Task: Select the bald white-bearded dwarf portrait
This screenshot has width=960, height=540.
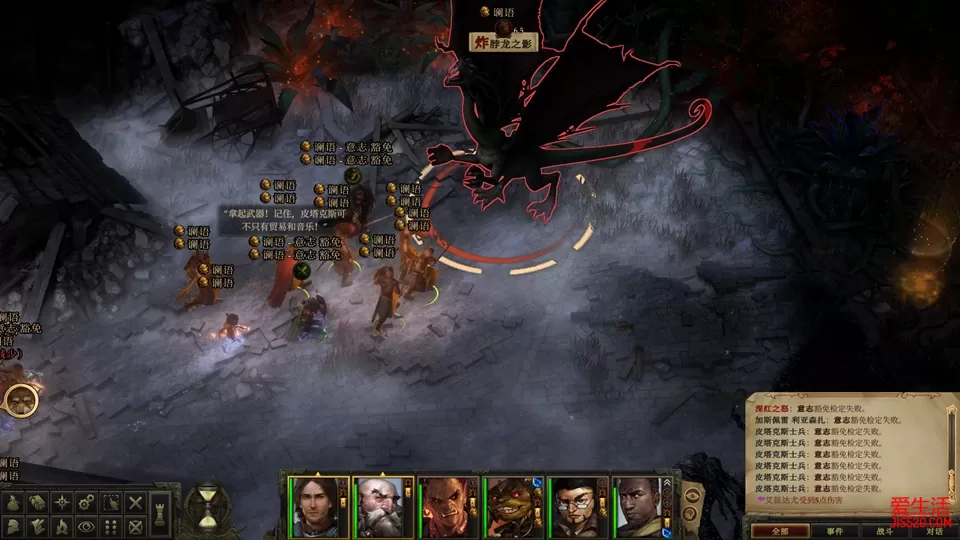Action: tap(378, 506)
